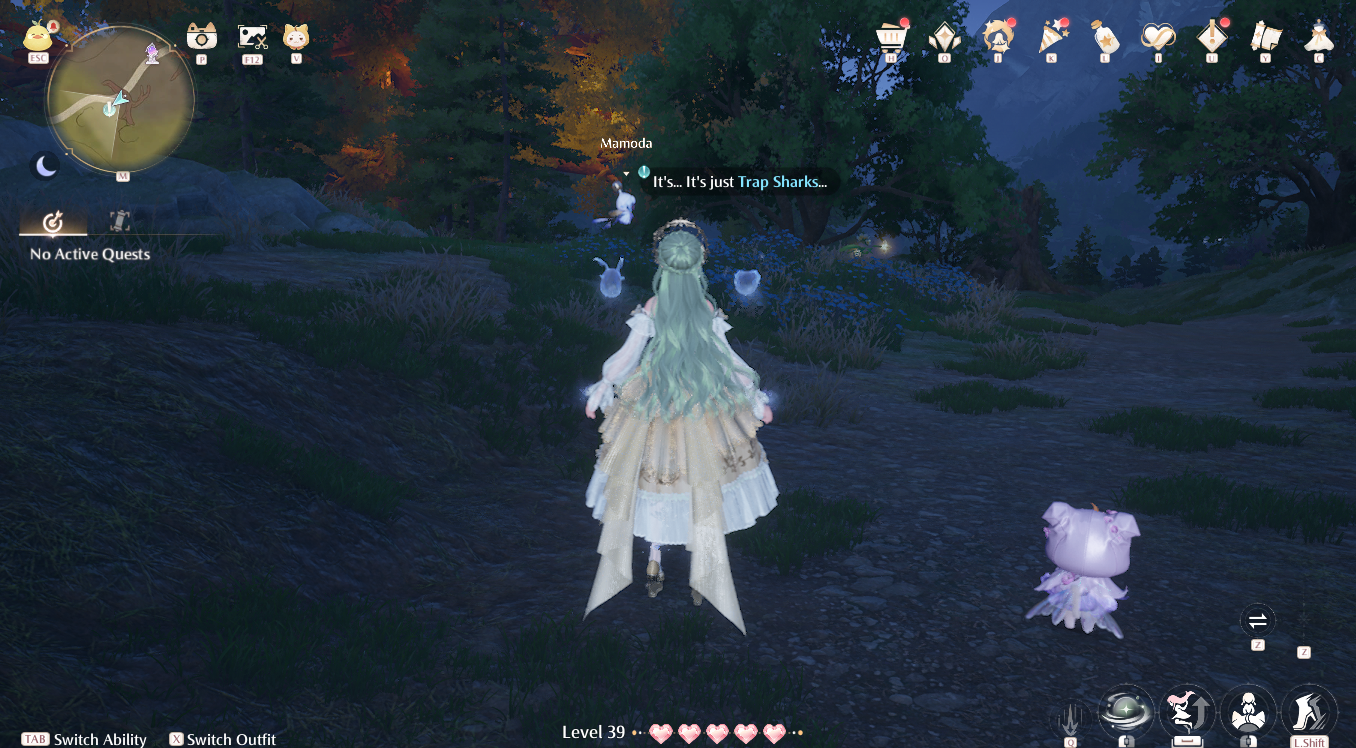Click the crescent moon time icon
Image resolution: width=1356 pixels, height=748 pixels.
coord(47,166)
